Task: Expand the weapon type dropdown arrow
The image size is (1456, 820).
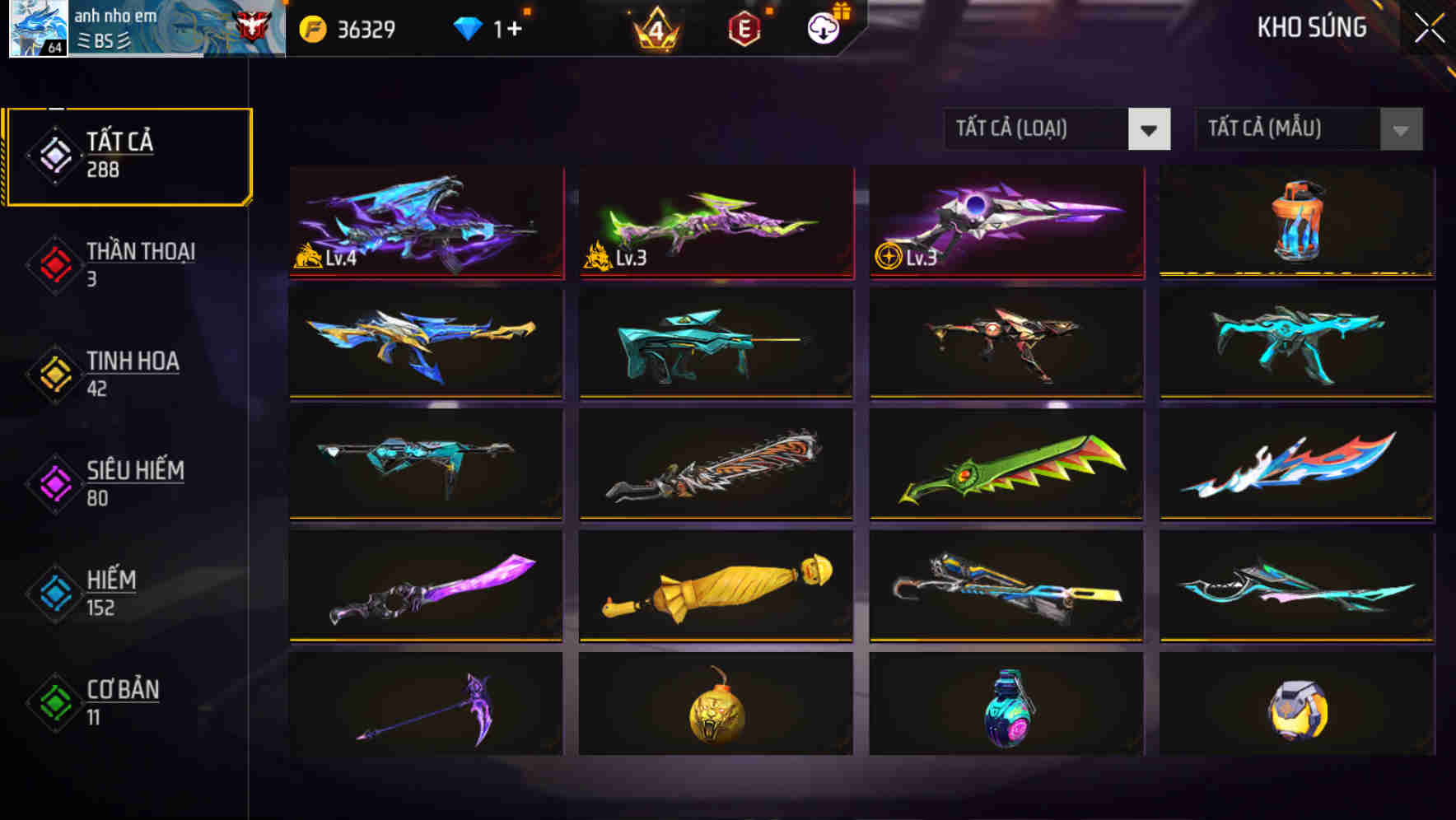Action: click(1150, 130)
